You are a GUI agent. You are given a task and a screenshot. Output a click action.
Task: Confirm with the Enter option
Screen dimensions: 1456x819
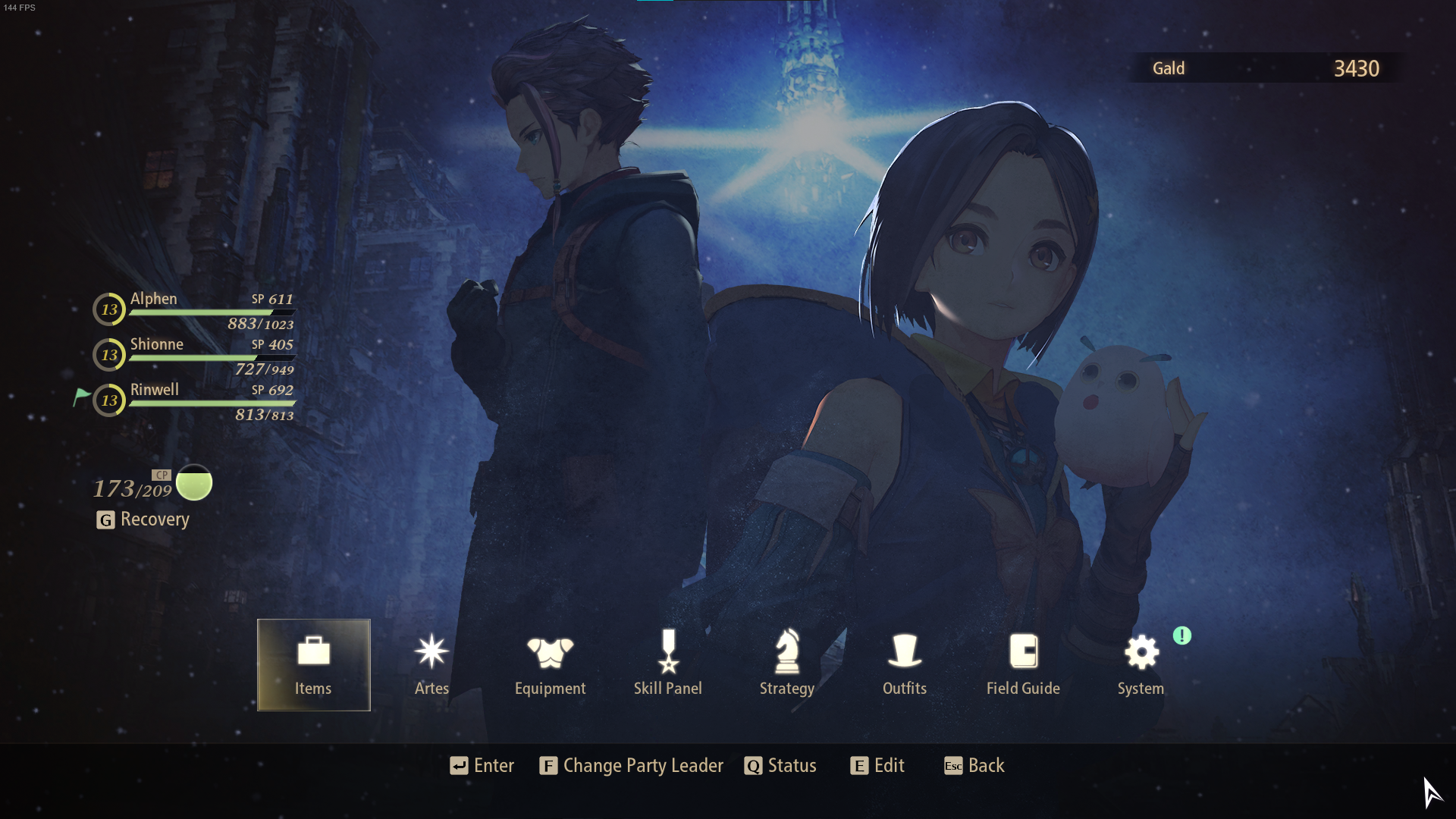[482, 766]
